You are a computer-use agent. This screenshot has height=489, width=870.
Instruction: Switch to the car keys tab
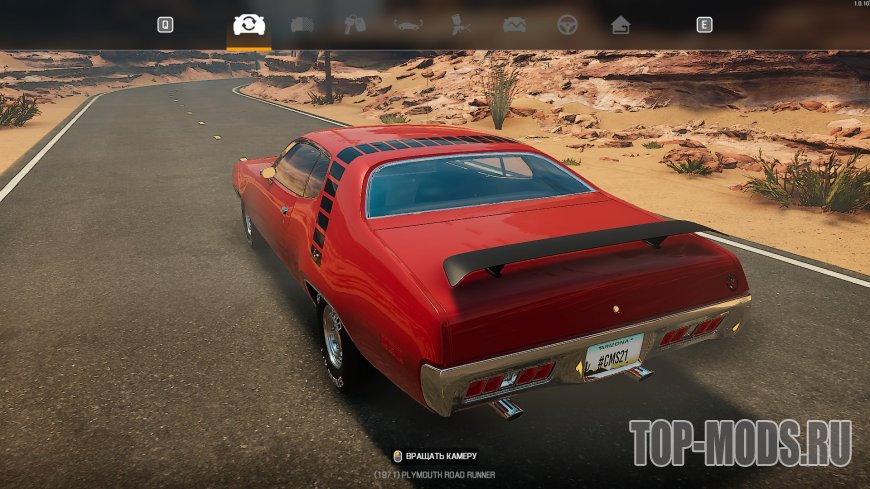point(355,25)
